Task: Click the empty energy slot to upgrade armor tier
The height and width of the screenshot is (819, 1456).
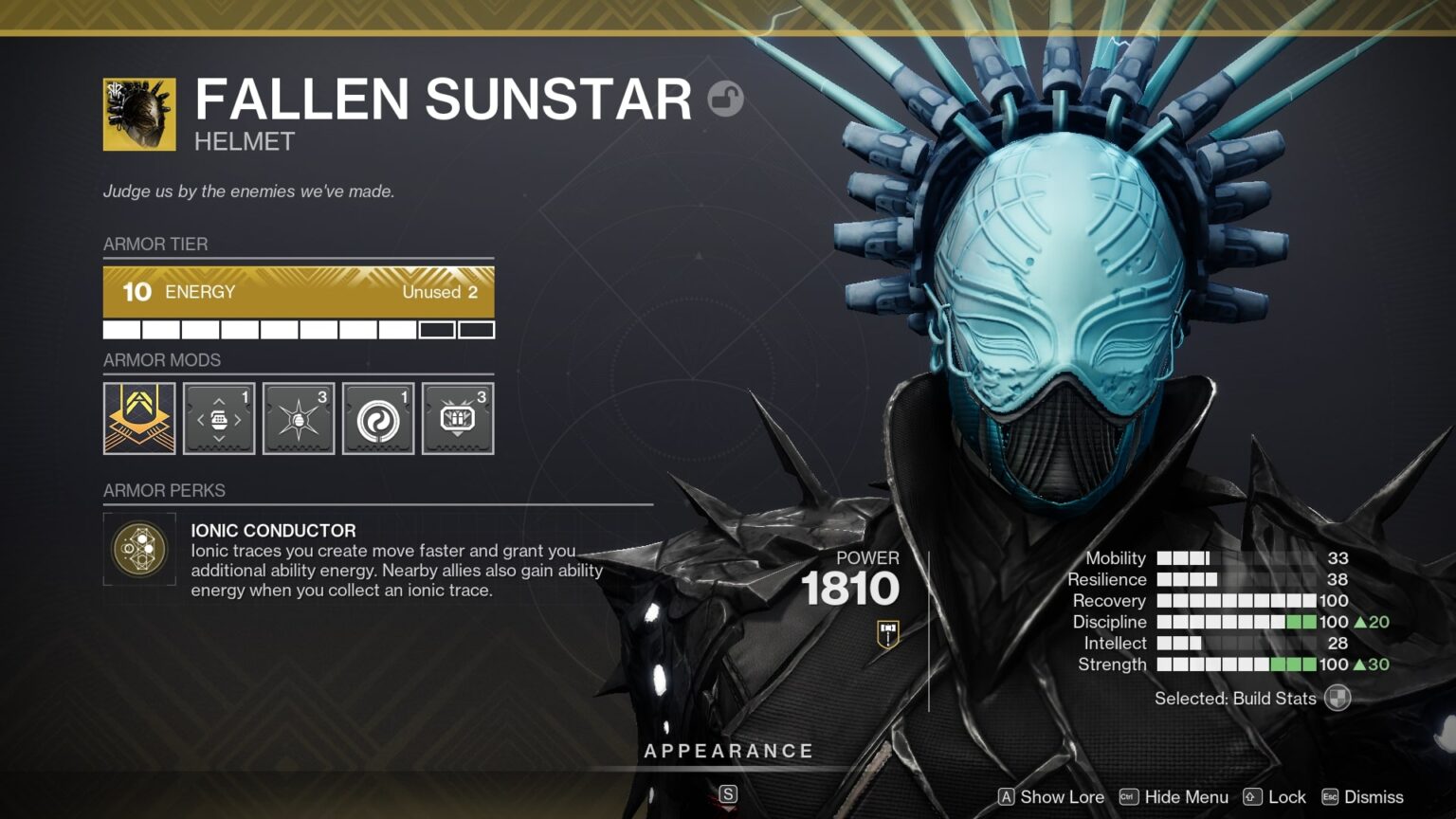Action: [436, 329]
